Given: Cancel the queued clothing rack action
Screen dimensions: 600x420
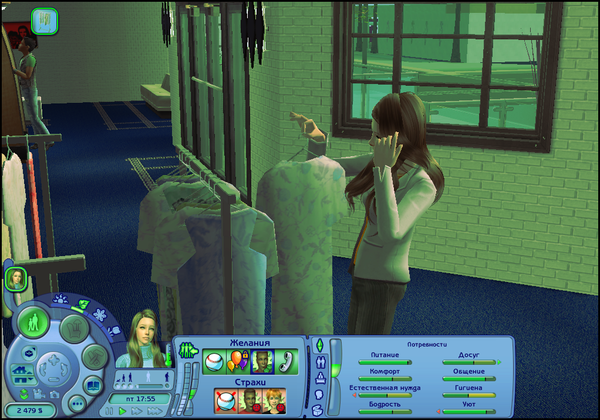Looking at the screenshot, I should tap(43, 19).
